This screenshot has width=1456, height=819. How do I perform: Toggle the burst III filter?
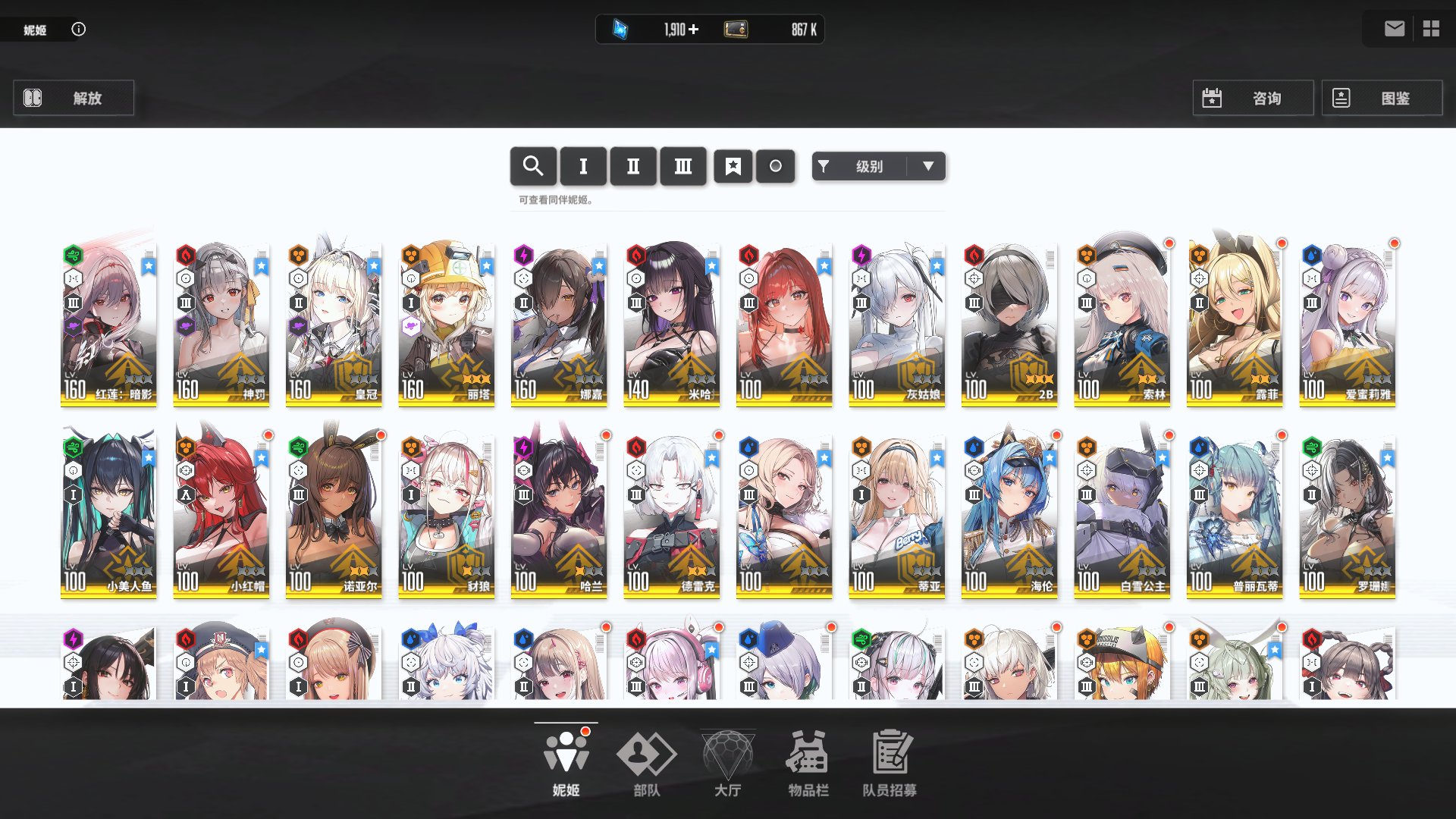[x=683, y=166]
